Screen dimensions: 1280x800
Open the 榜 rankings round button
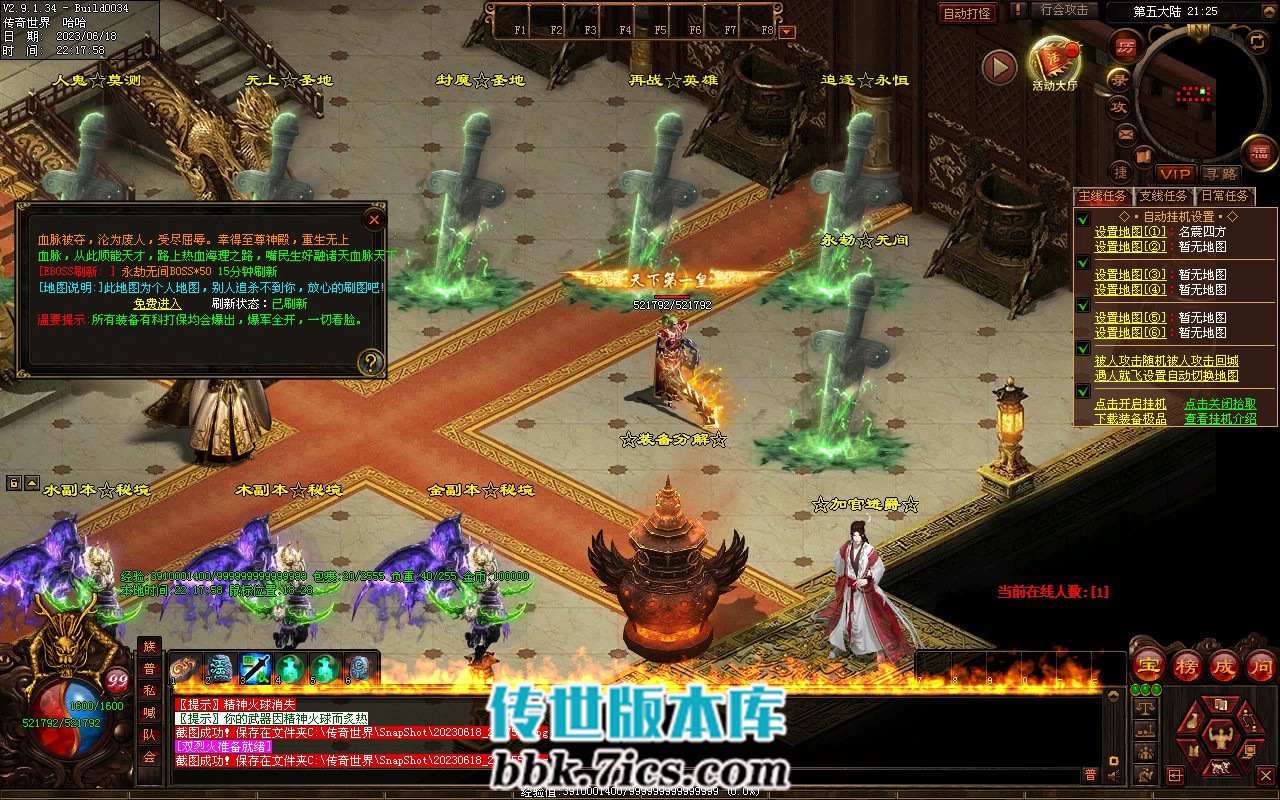coord(1186,665)
